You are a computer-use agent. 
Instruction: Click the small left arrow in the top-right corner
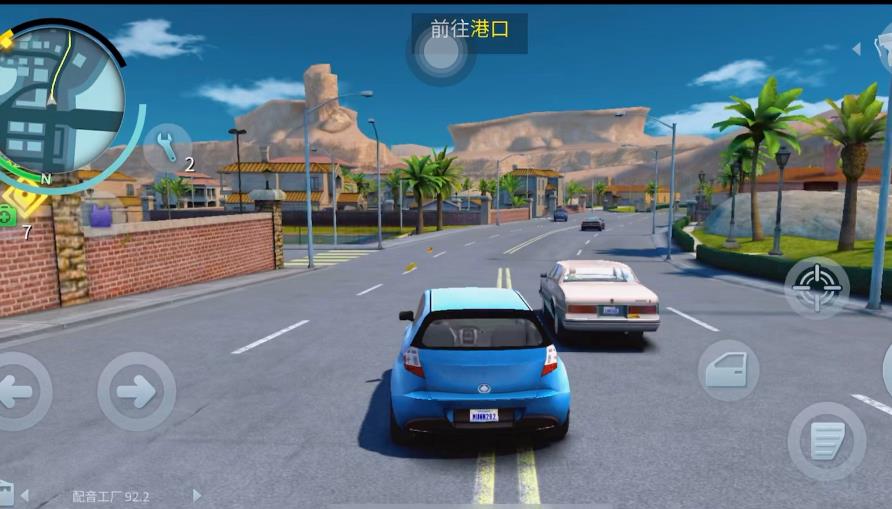[x=856, y=48]
